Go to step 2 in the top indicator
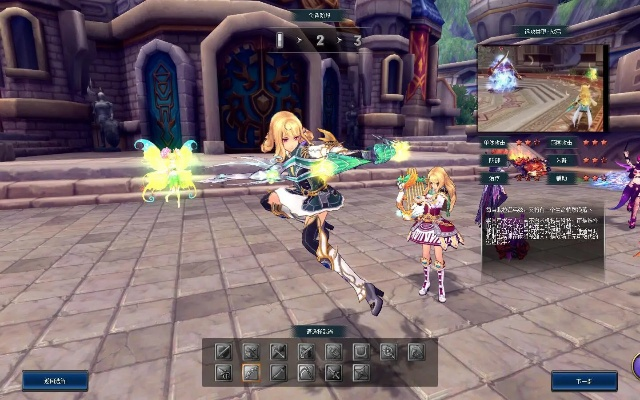Viewport: 640px width, 400px height. 320,41
